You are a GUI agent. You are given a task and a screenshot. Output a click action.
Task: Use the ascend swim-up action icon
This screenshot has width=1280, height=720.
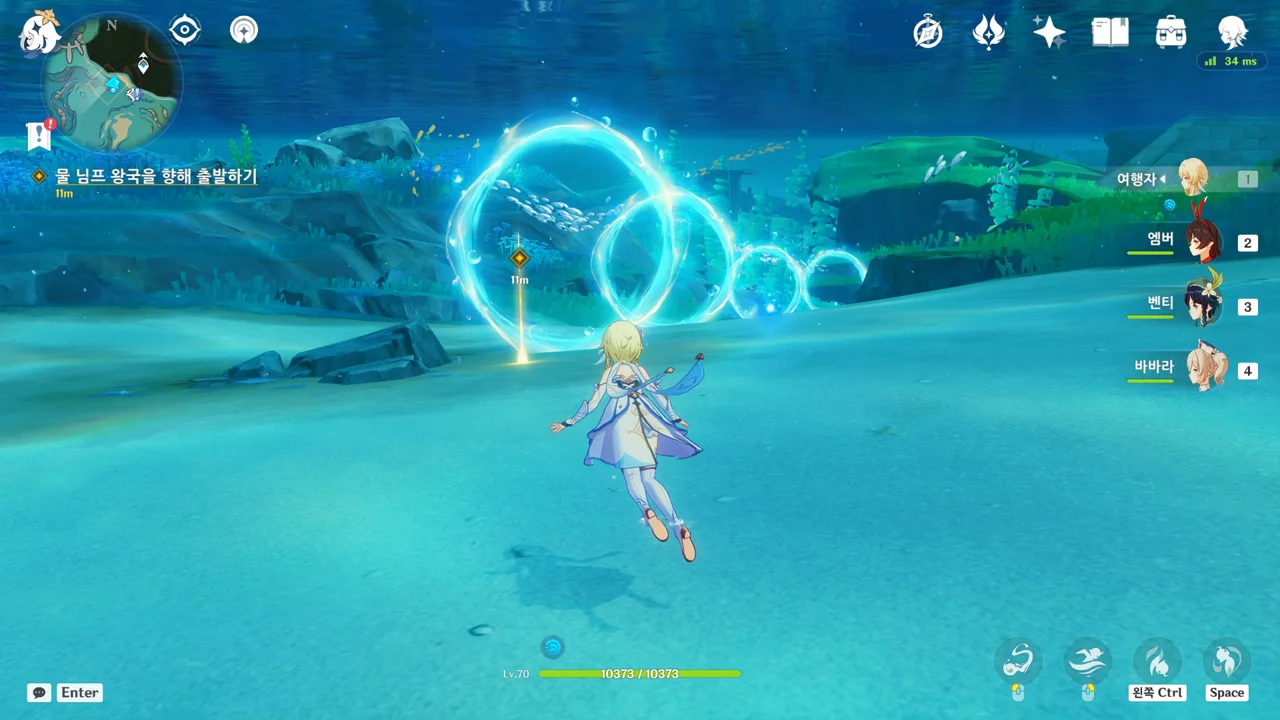click(1226, 661)
